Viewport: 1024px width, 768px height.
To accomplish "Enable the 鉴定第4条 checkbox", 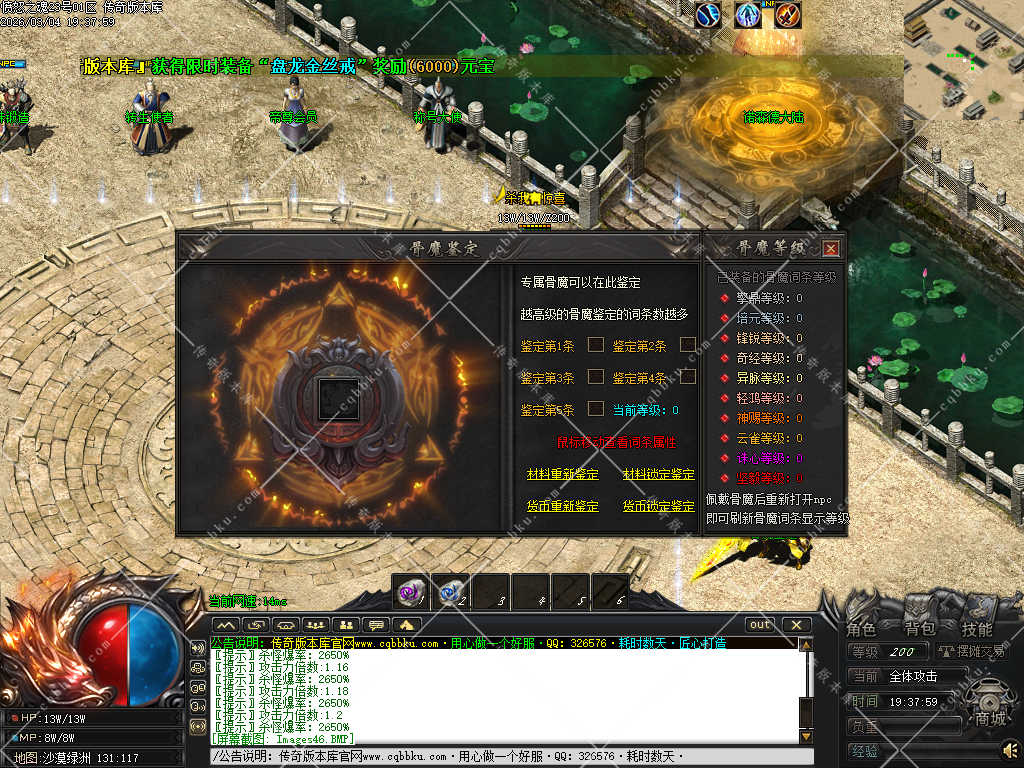I will click(x=688, y=377).
